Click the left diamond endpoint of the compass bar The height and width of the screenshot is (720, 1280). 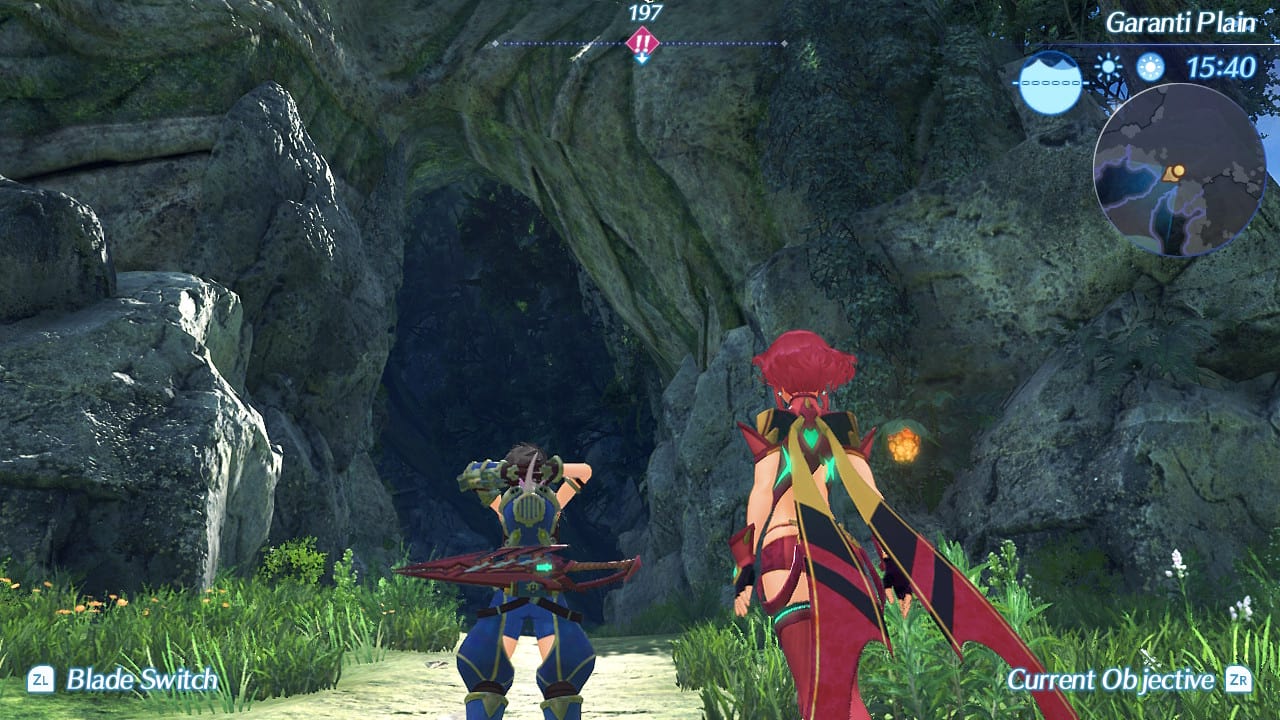495,42
